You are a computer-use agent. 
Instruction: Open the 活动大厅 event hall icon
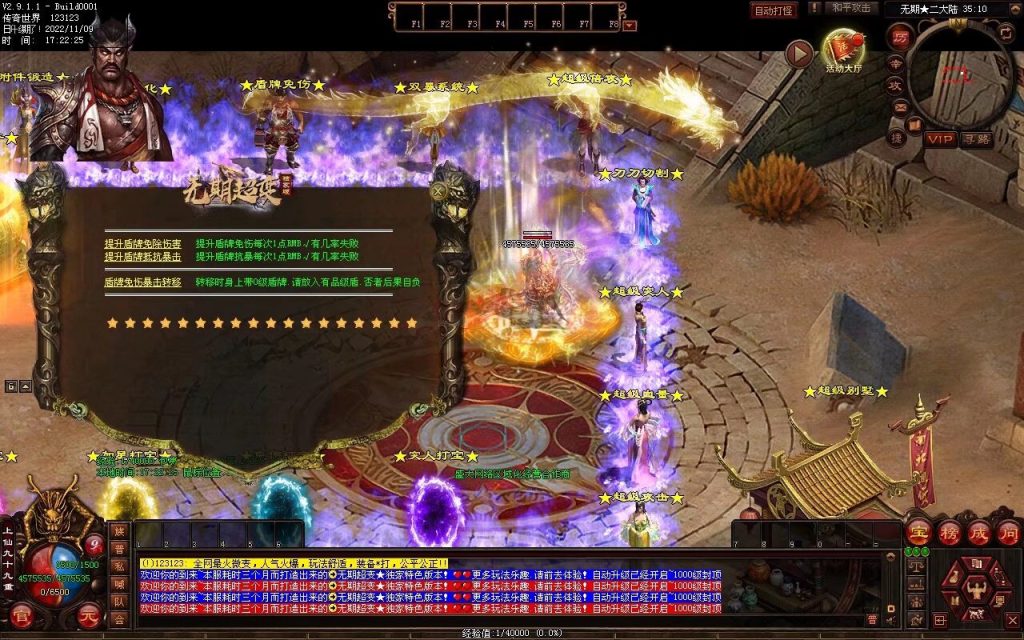(843, 48)
